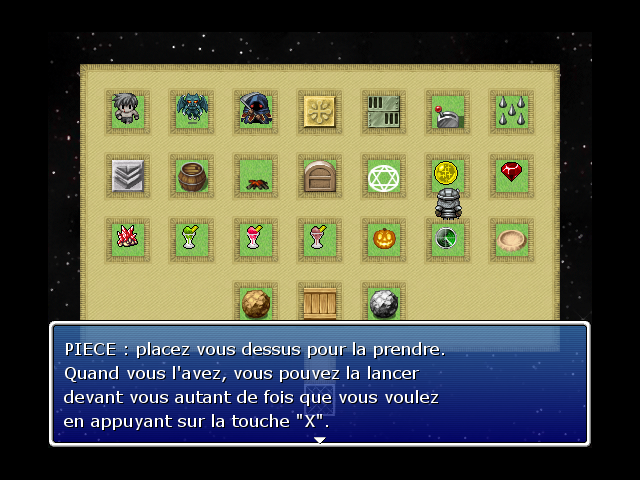
Task: Select the gold coin tile
Action: tap(447, 173)
